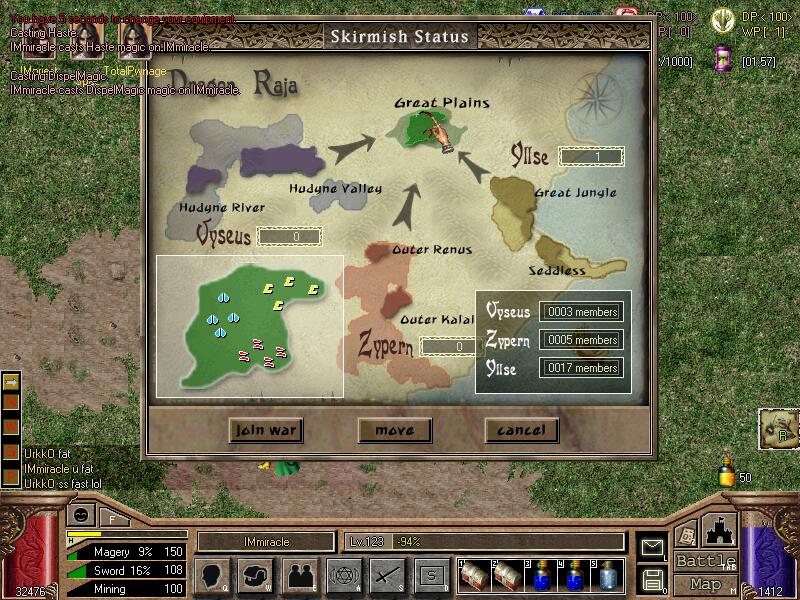This screenshot has width=800, height=600.
Task: Cancel the Skirmish Status dialog
Action: pyautogui.click(x=521, y=430)
